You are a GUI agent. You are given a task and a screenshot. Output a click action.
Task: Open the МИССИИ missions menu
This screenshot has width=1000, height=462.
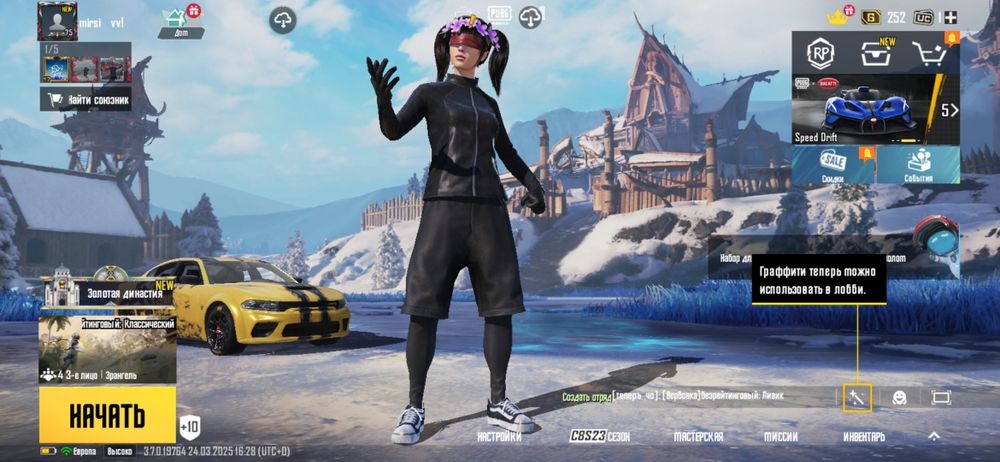[781, 437]
